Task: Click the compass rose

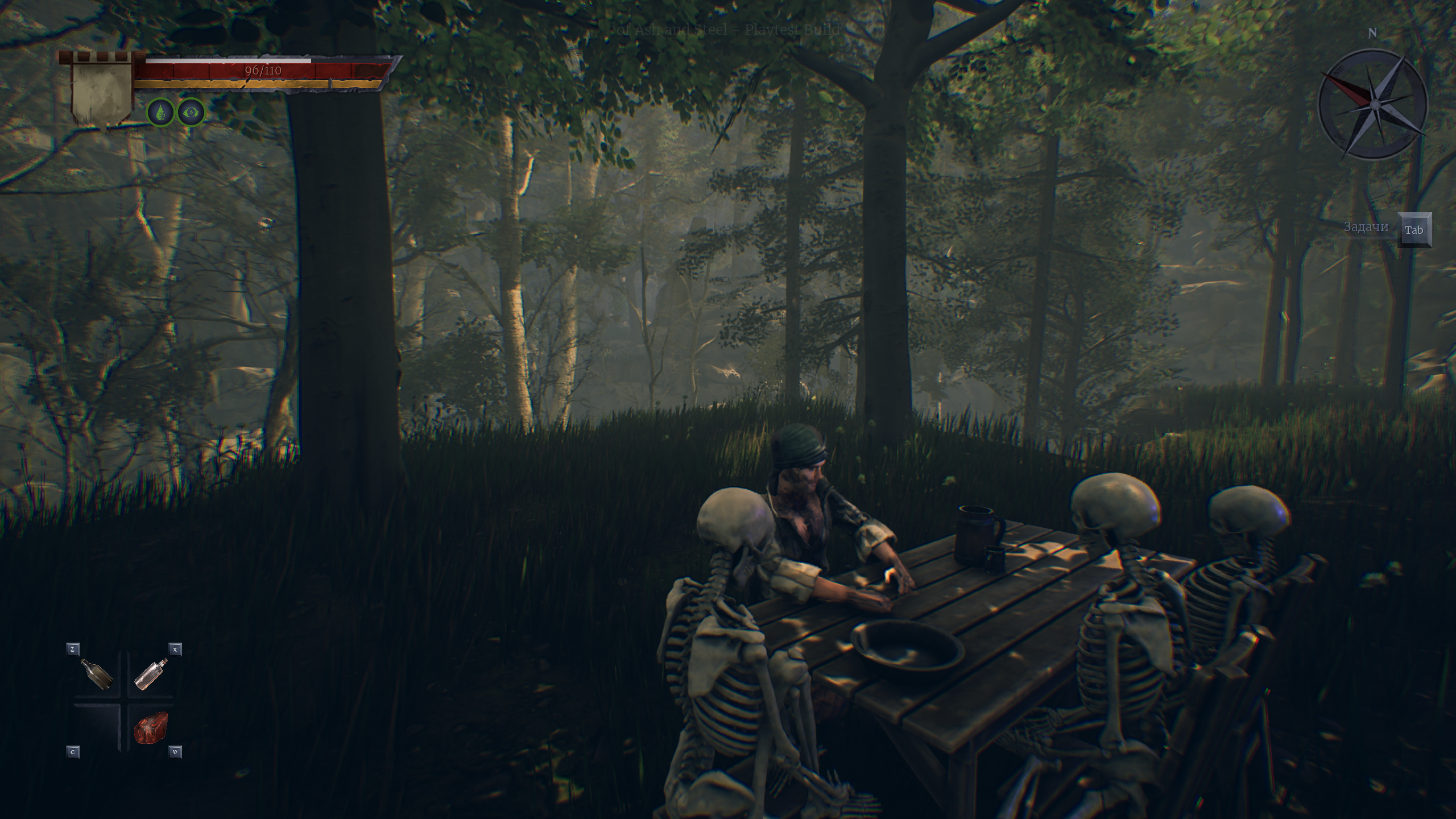Action: (x=1372, y=104)
